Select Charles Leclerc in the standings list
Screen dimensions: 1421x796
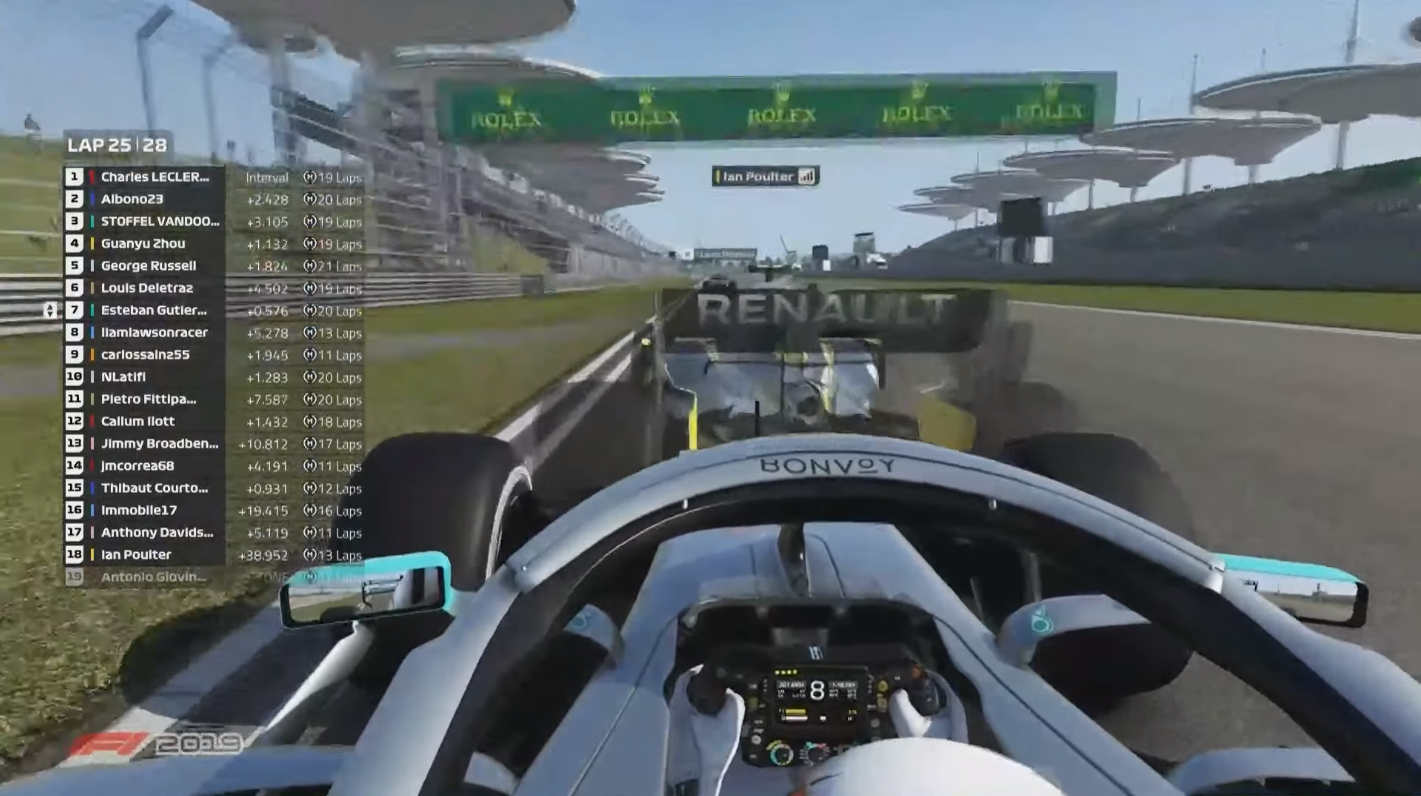[x=155, y=177]
